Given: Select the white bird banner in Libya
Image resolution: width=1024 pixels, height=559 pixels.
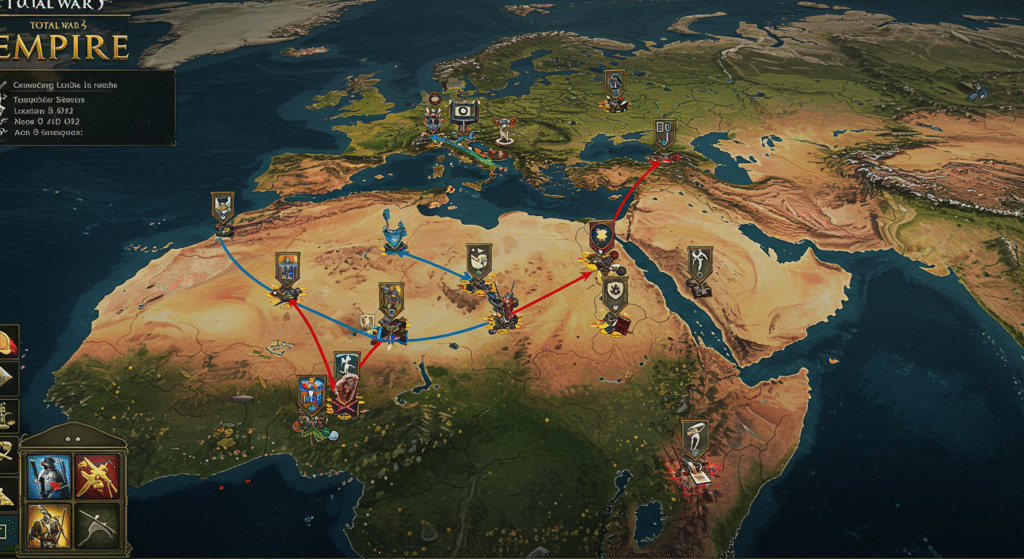Looking at the screenshot, I should tap(479, 260).
